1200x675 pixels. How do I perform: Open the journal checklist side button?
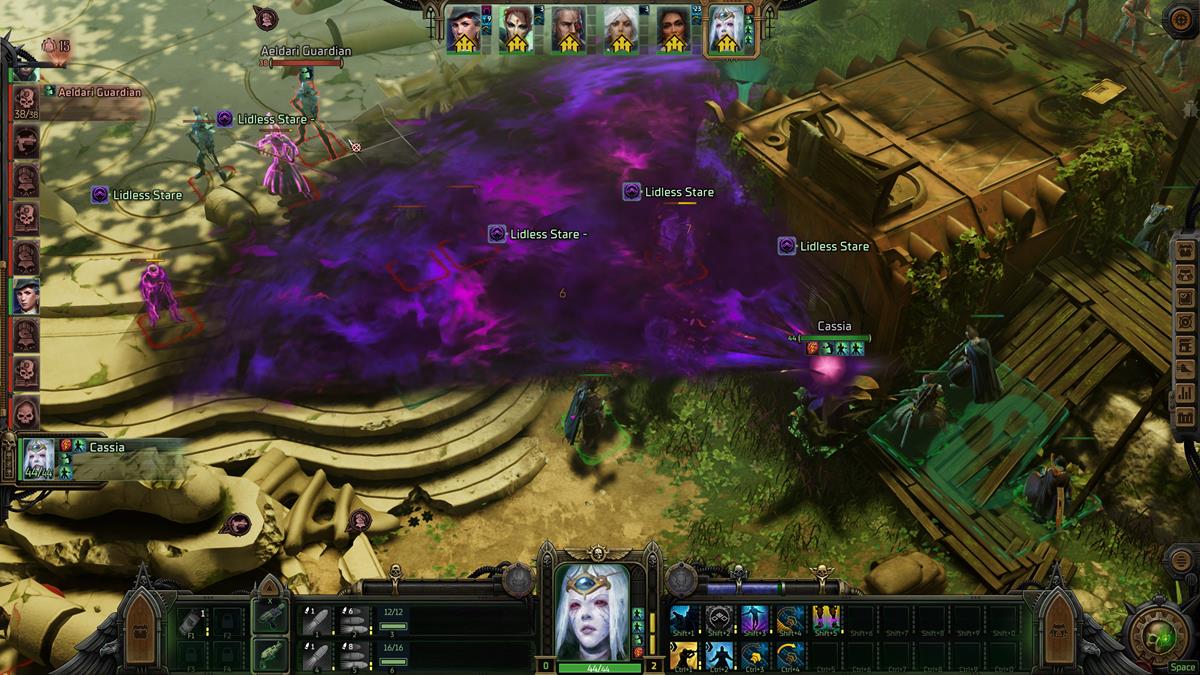click(x=1186, y=296)
